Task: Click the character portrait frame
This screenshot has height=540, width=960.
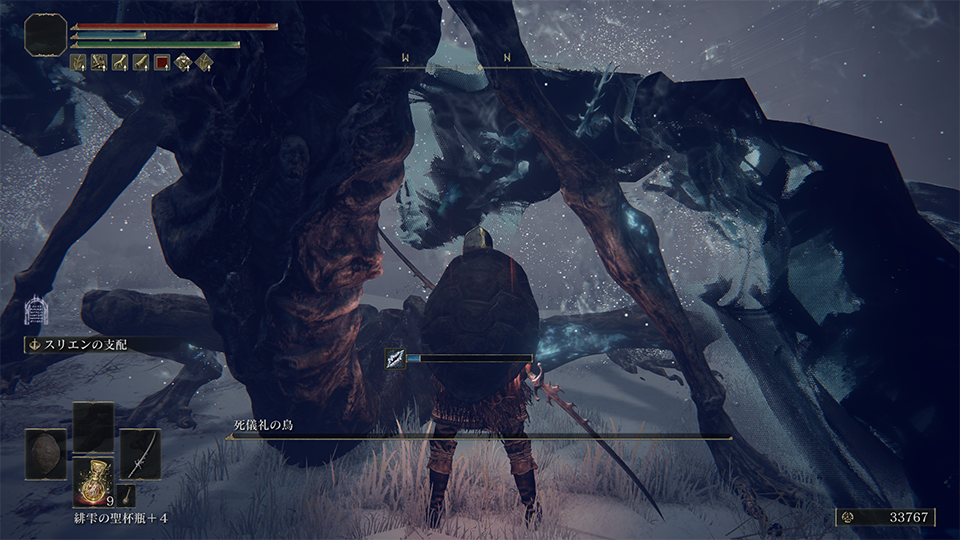Action: coord(46,35)
